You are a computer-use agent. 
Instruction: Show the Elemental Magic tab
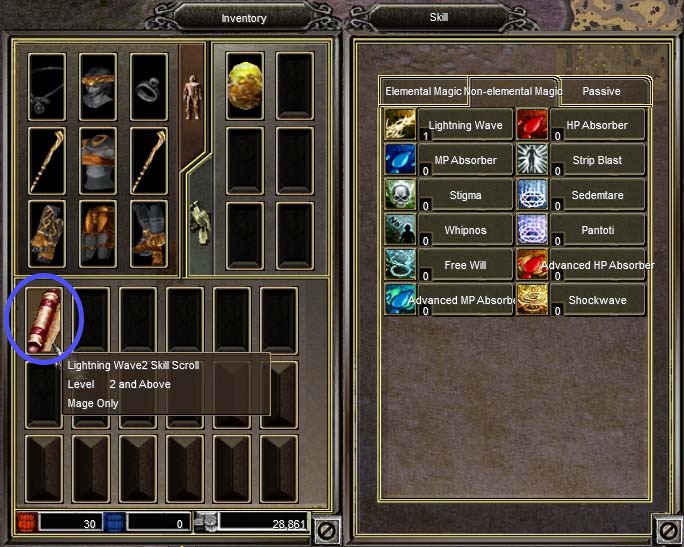tap(423, 91)
